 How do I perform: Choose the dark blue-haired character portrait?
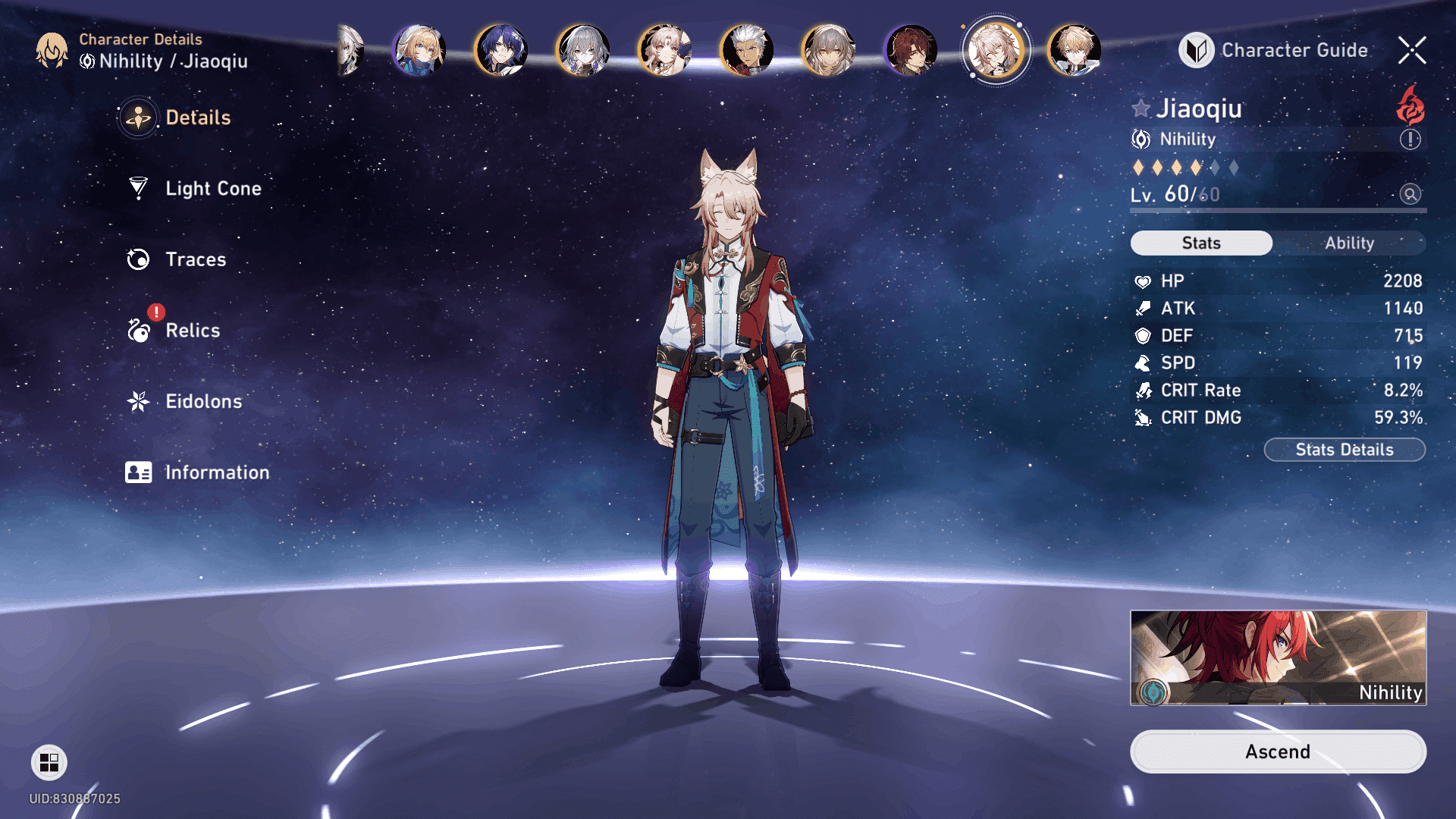coord(500,51)
